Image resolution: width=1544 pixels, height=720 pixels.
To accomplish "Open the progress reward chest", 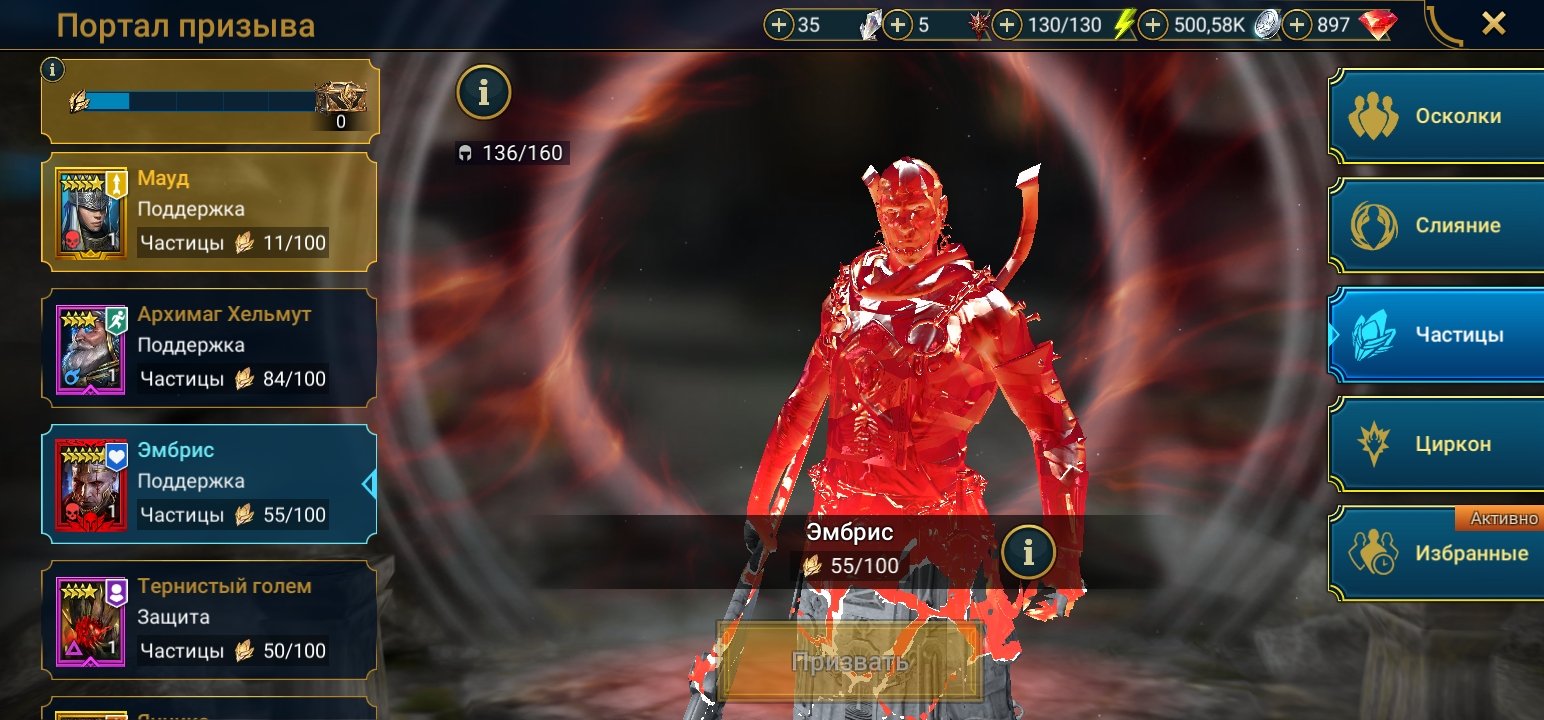I will pyautogui.click(x=340, y=99).
